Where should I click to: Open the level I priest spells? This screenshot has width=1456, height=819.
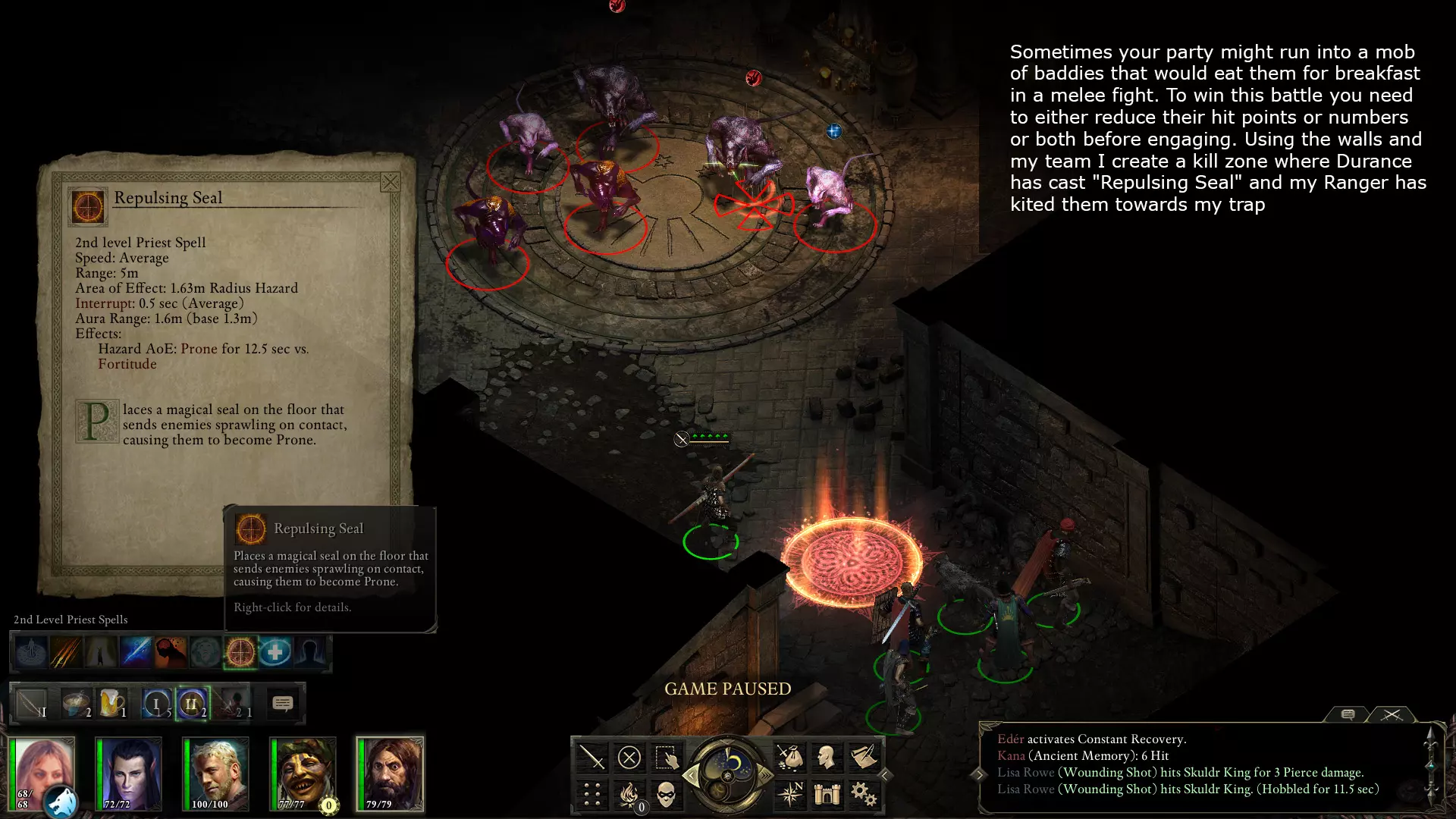[x=156, y=704]
